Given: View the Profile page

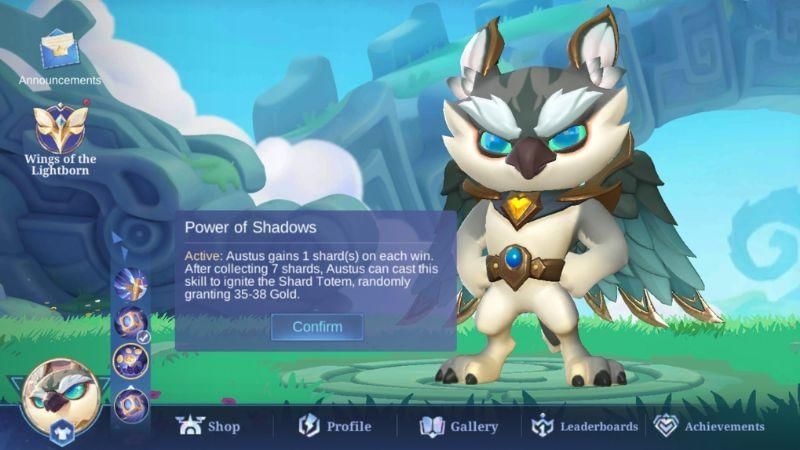Looking at the screenshot, I should pos(335,426).
